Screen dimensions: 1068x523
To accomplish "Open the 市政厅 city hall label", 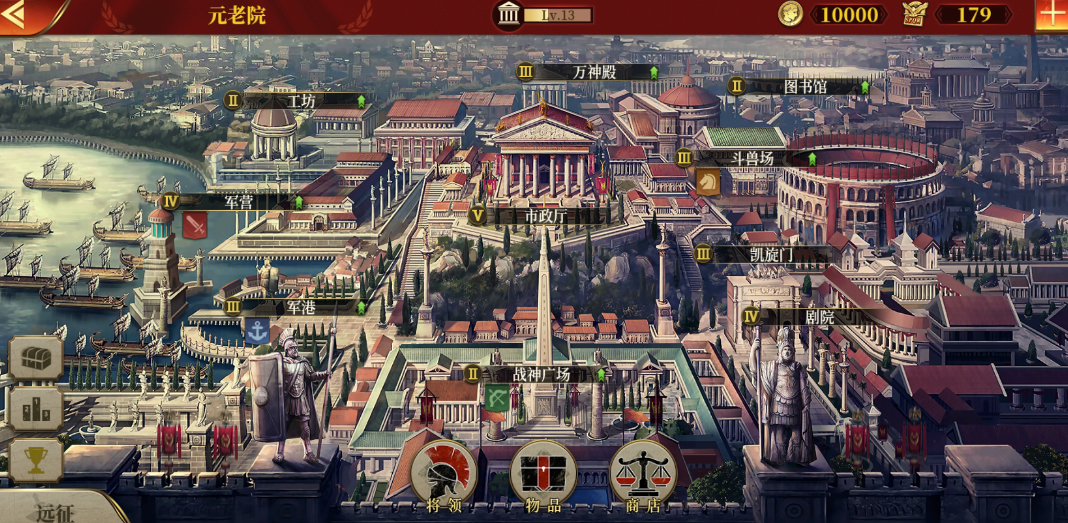I will pyautogui.click(x=545, y=216).
